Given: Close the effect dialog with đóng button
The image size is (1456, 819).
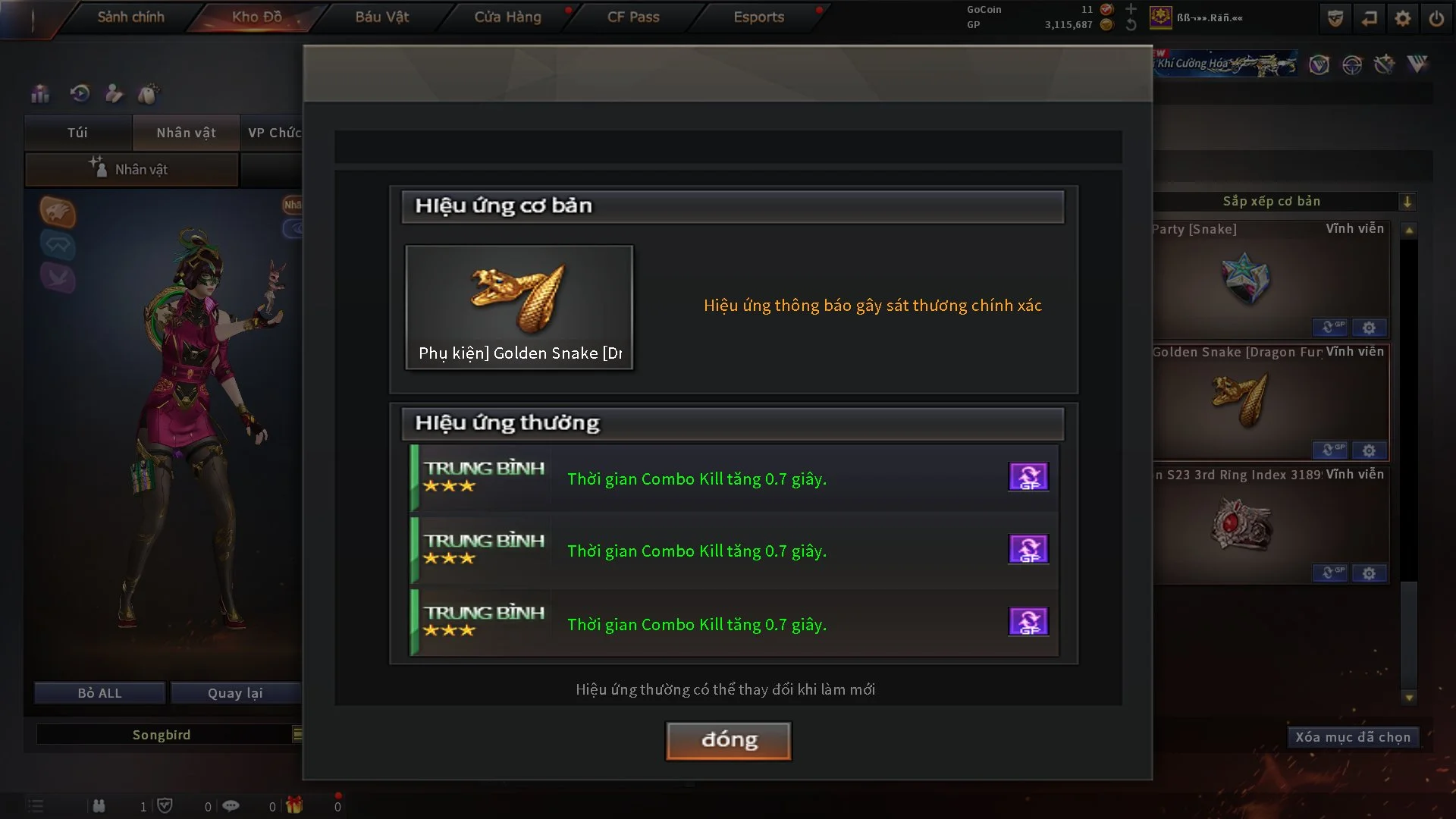Looking at the screenshot, I should pyautogui.click(x=728, y=740).
